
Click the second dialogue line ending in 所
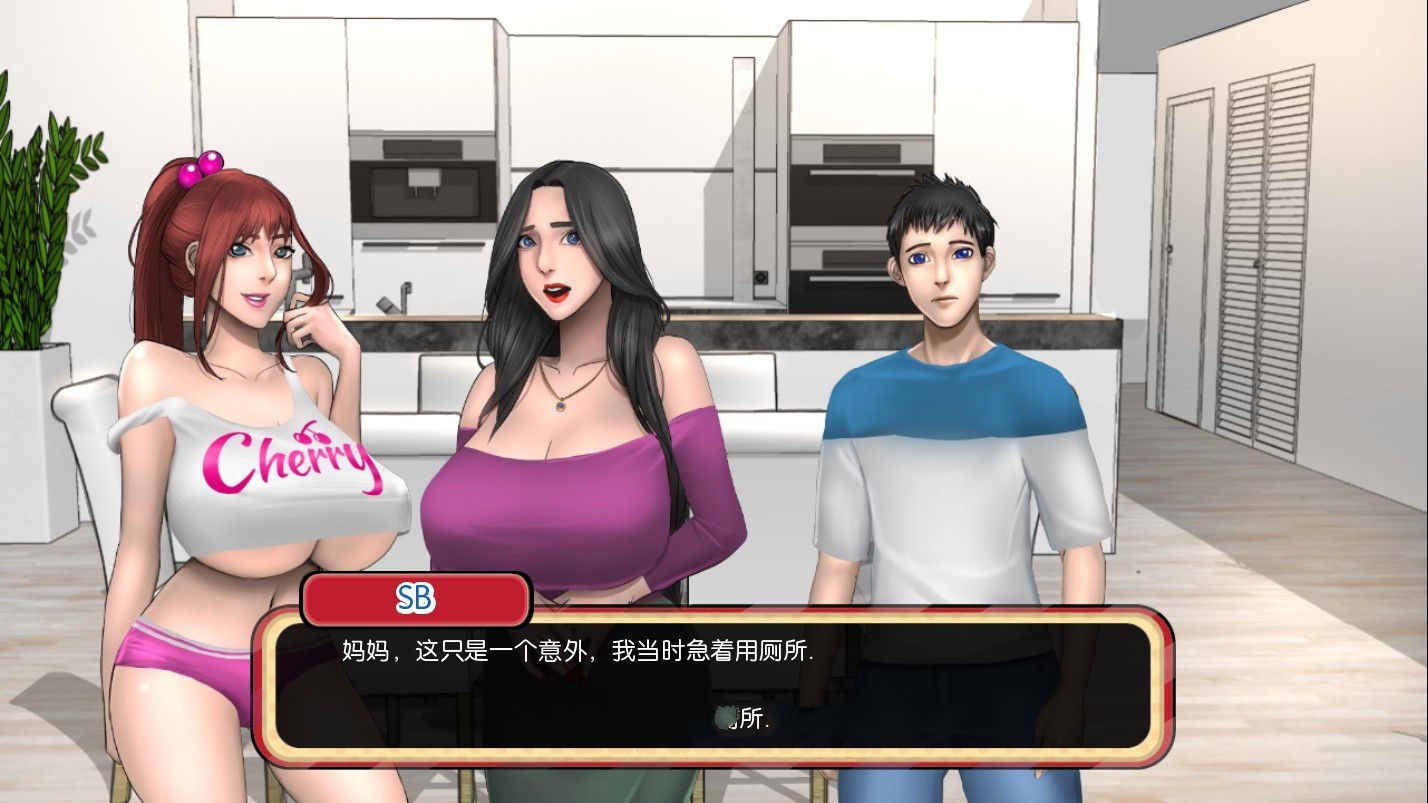tap(744, 720)
